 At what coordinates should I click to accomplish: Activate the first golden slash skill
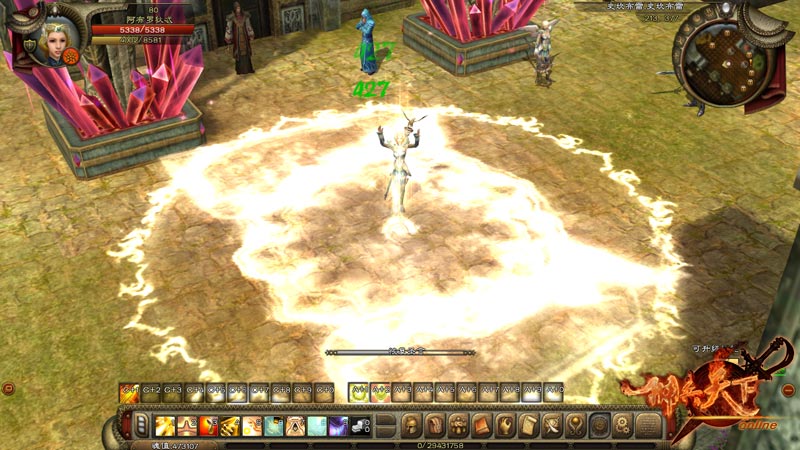pos(164,426)
